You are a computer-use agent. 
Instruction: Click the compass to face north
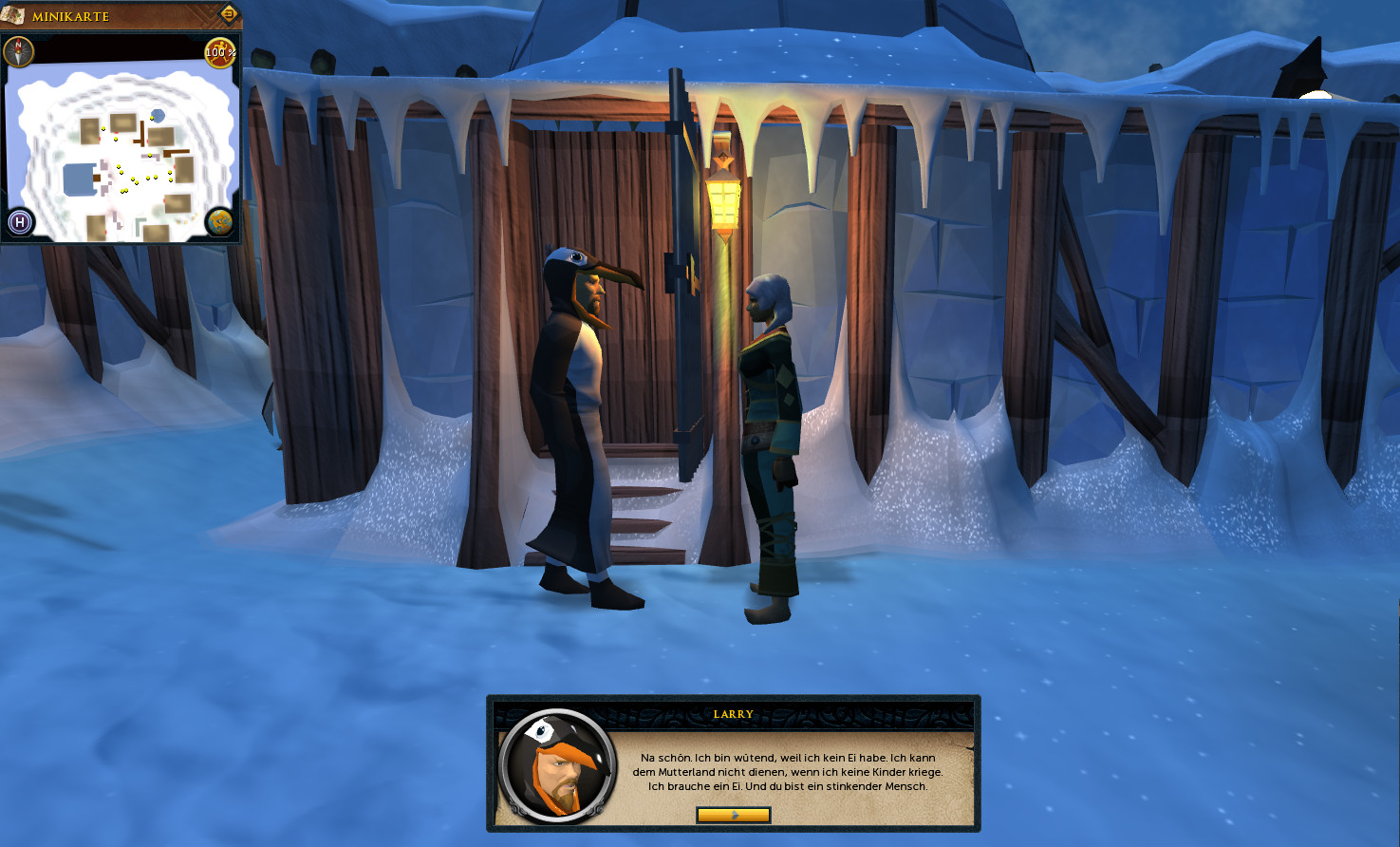pyautogui.click(x=19, y=51)
